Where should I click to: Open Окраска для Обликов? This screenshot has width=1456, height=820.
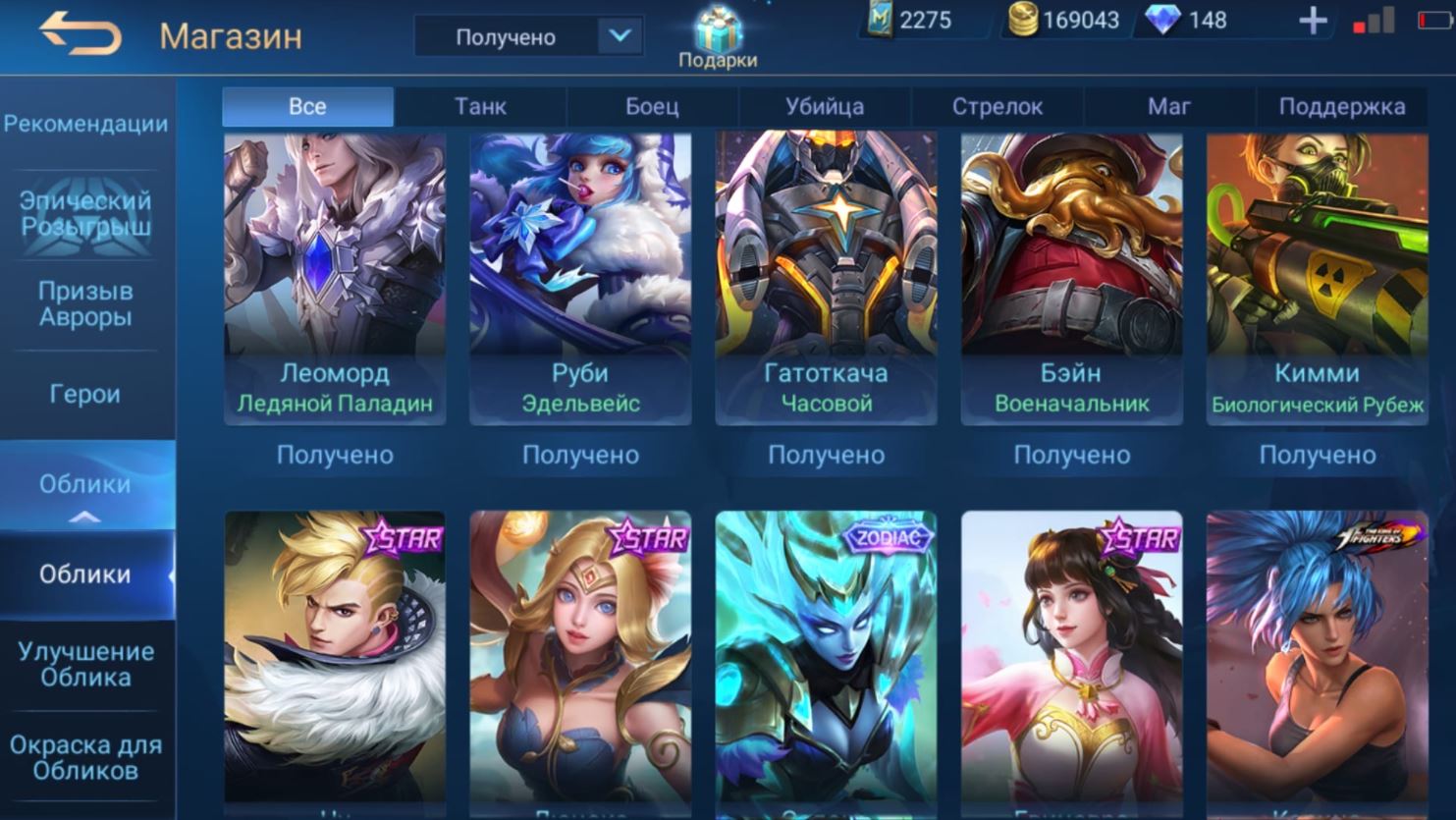(85, 757)
